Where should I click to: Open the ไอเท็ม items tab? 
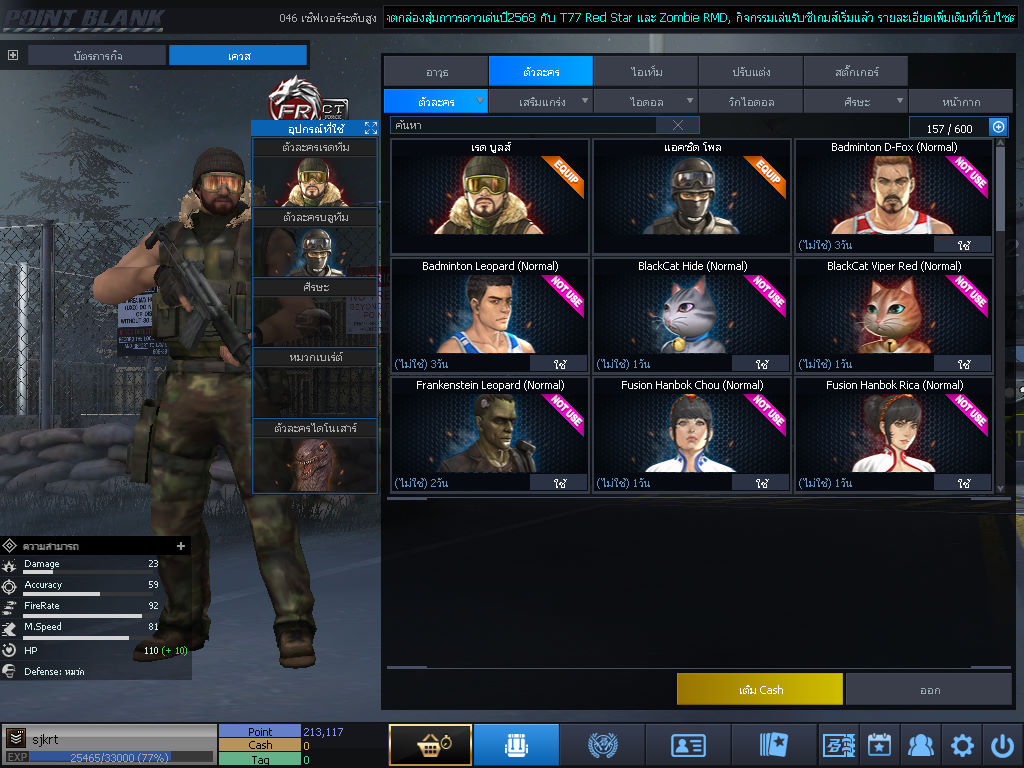[x=646, y=72]
